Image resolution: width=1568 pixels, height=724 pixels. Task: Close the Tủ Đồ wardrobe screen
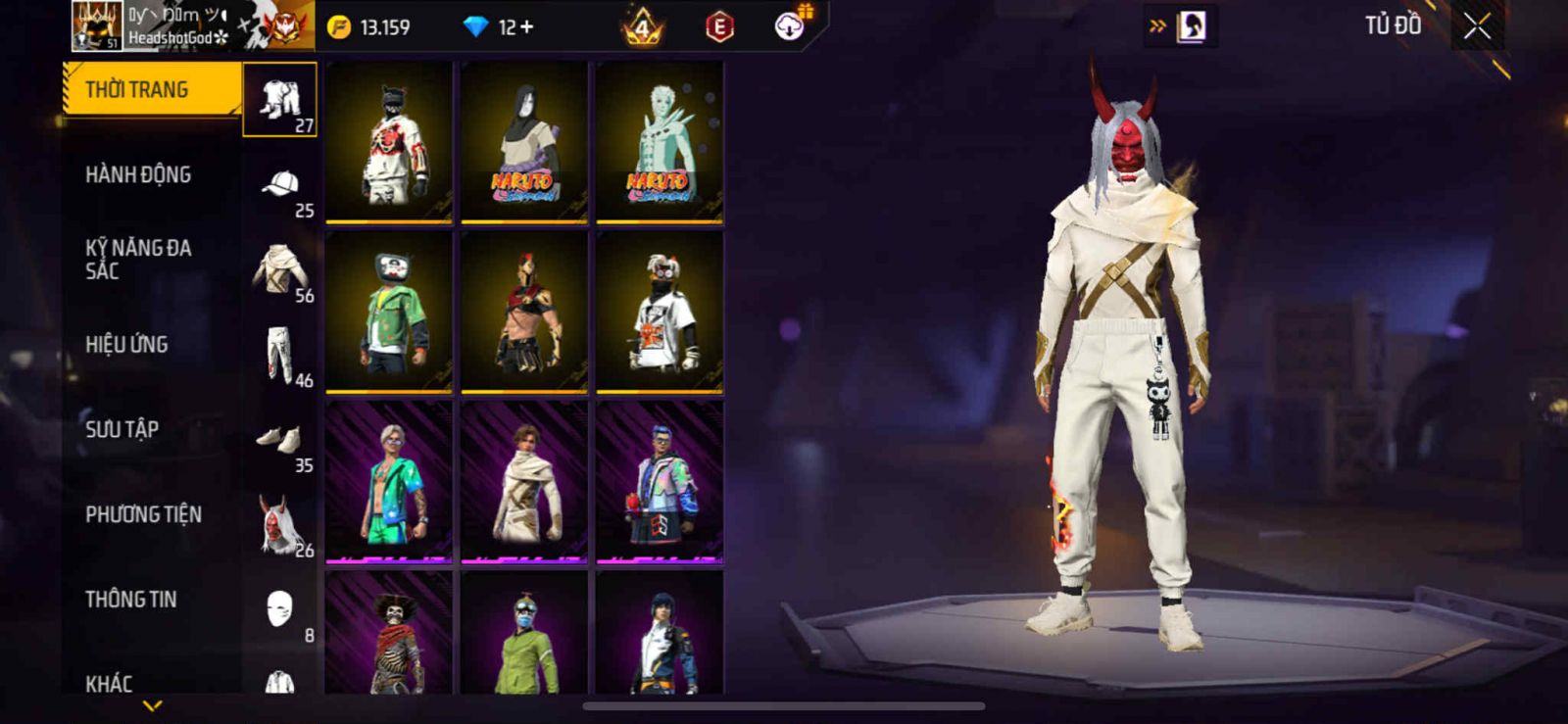pos(1477,27)
